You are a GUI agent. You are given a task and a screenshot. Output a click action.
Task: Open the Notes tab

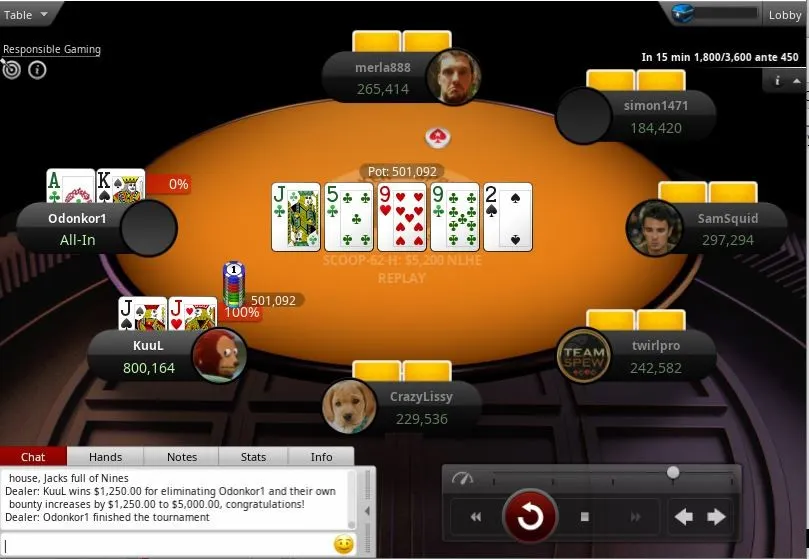(182, 457)
